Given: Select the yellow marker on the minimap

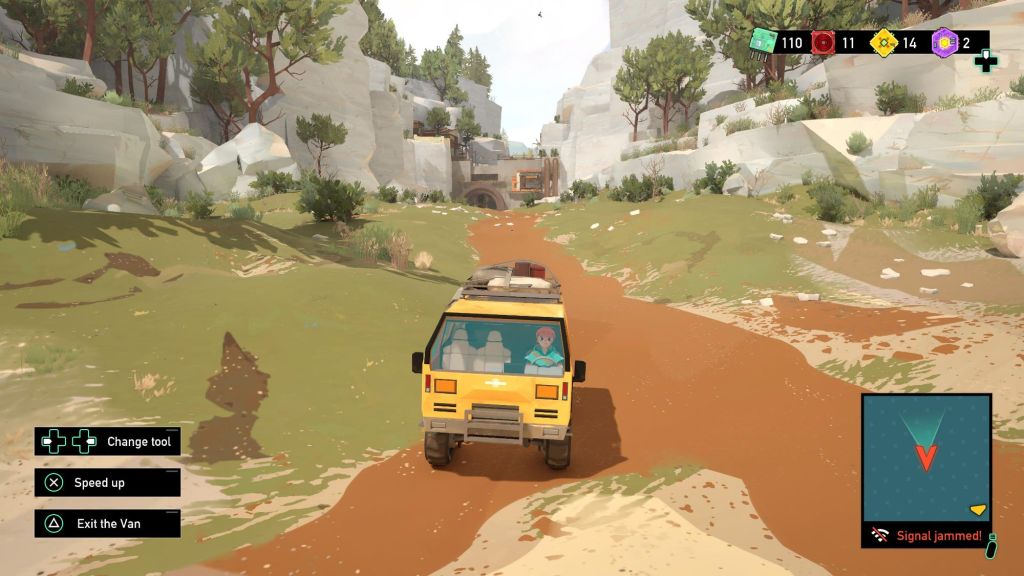Looking at the screenshot, I should (978, 510).
